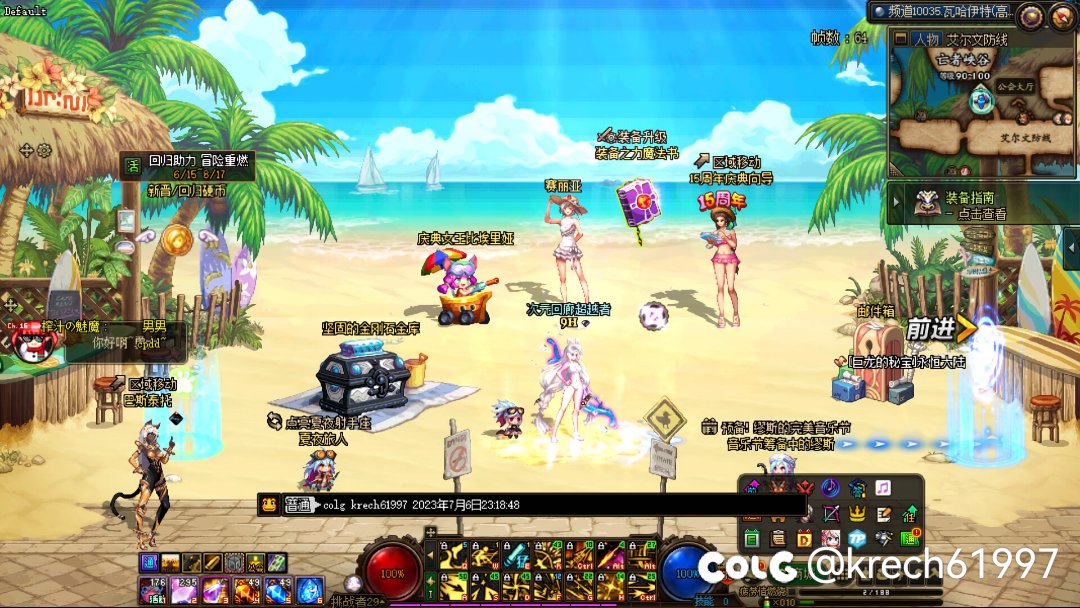Click the pink-haired character portrait icon
This screenshot has height=608, width=1080.
pos(831,539)
